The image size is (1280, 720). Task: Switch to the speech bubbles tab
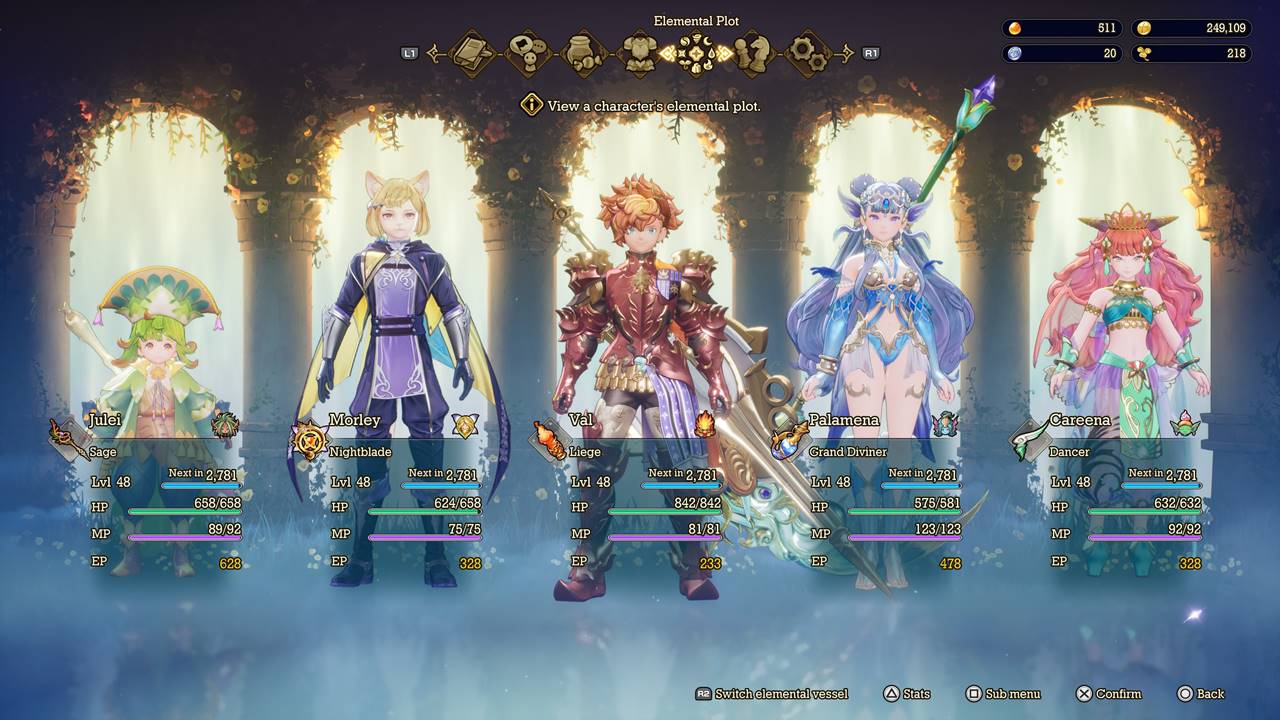[x=527, y=53]
